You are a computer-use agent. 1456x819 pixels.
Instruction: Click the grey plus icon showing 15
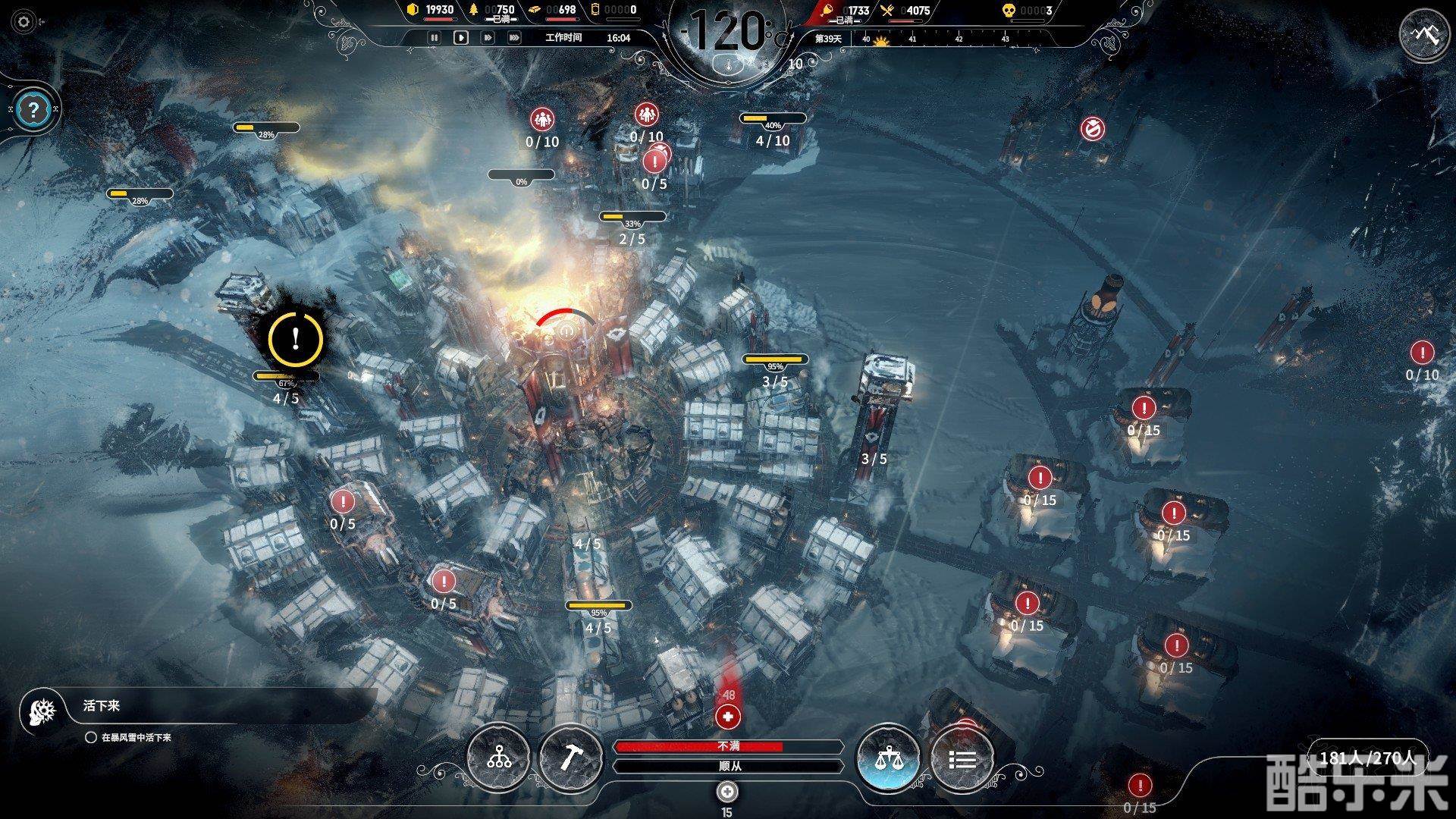pos(727,792)
